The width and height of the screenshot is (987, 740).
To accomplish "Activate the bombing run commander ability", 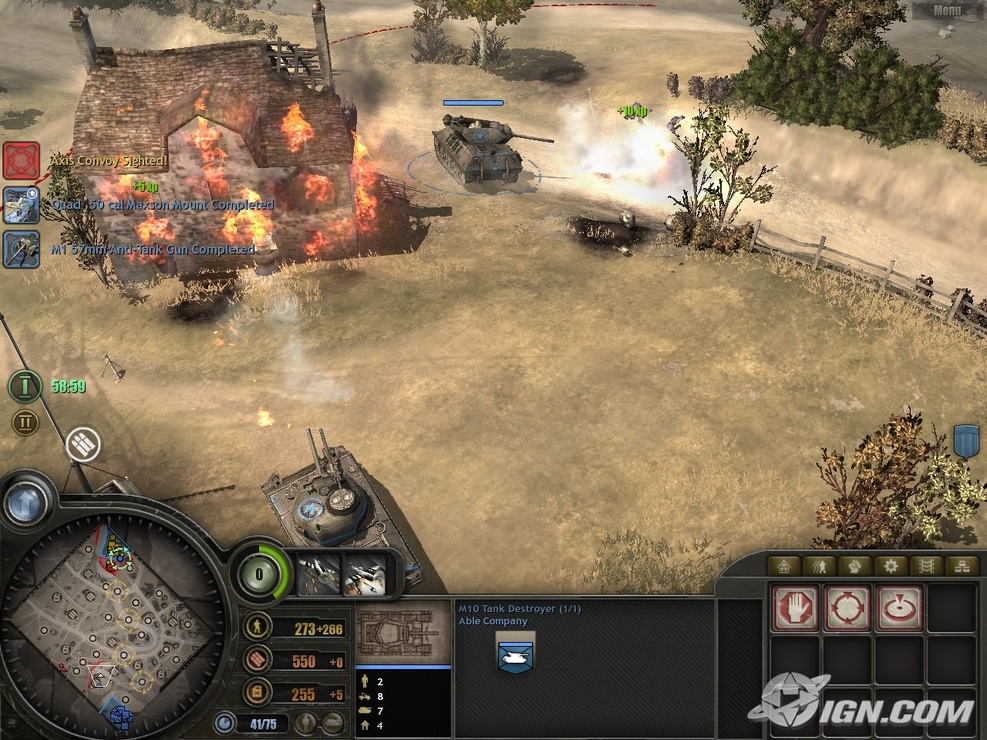I will (364, 575).
